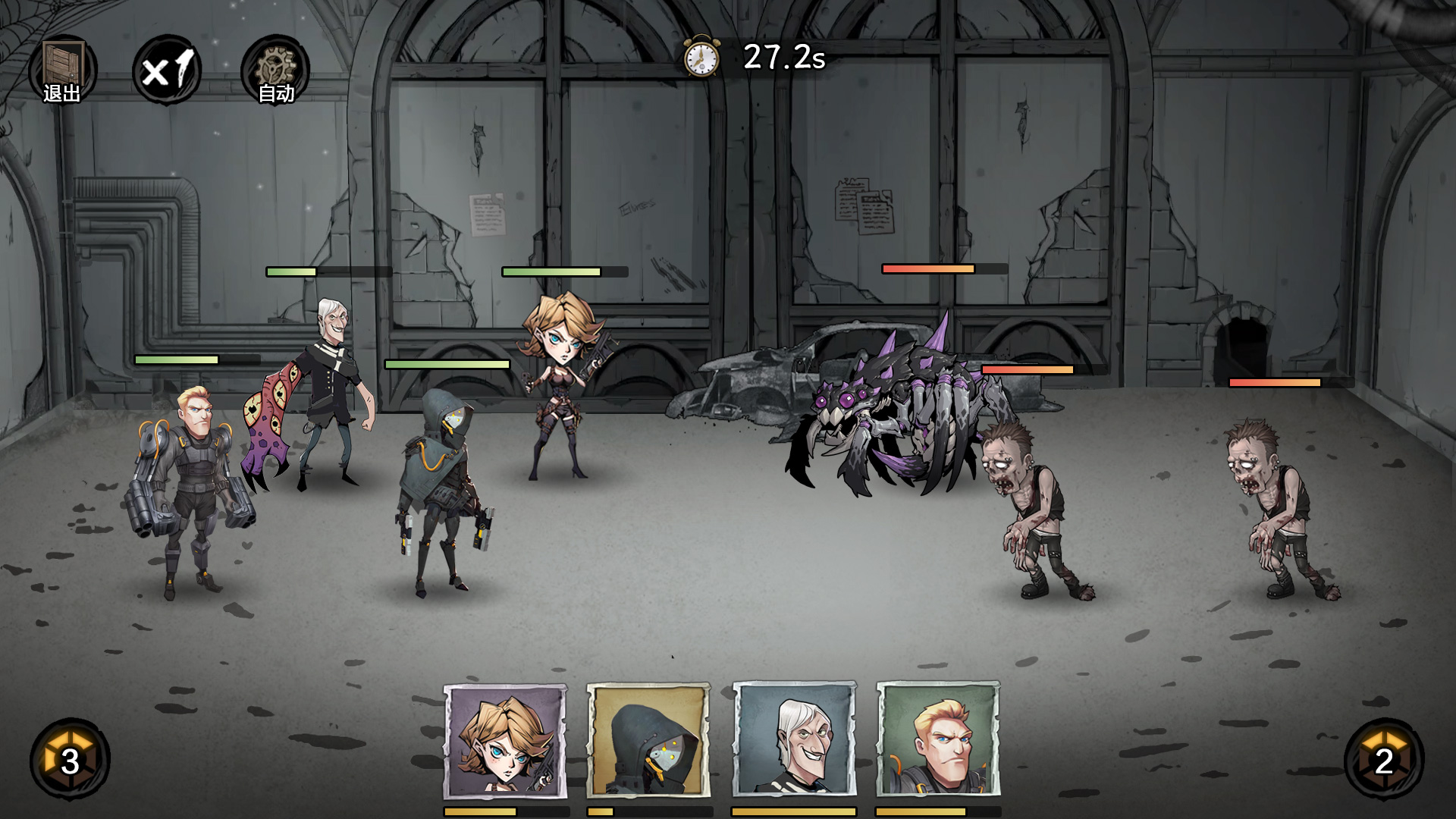
Task: Activate the hooded masked gunner's skill portrait
Action: click(x=649, y=741)
